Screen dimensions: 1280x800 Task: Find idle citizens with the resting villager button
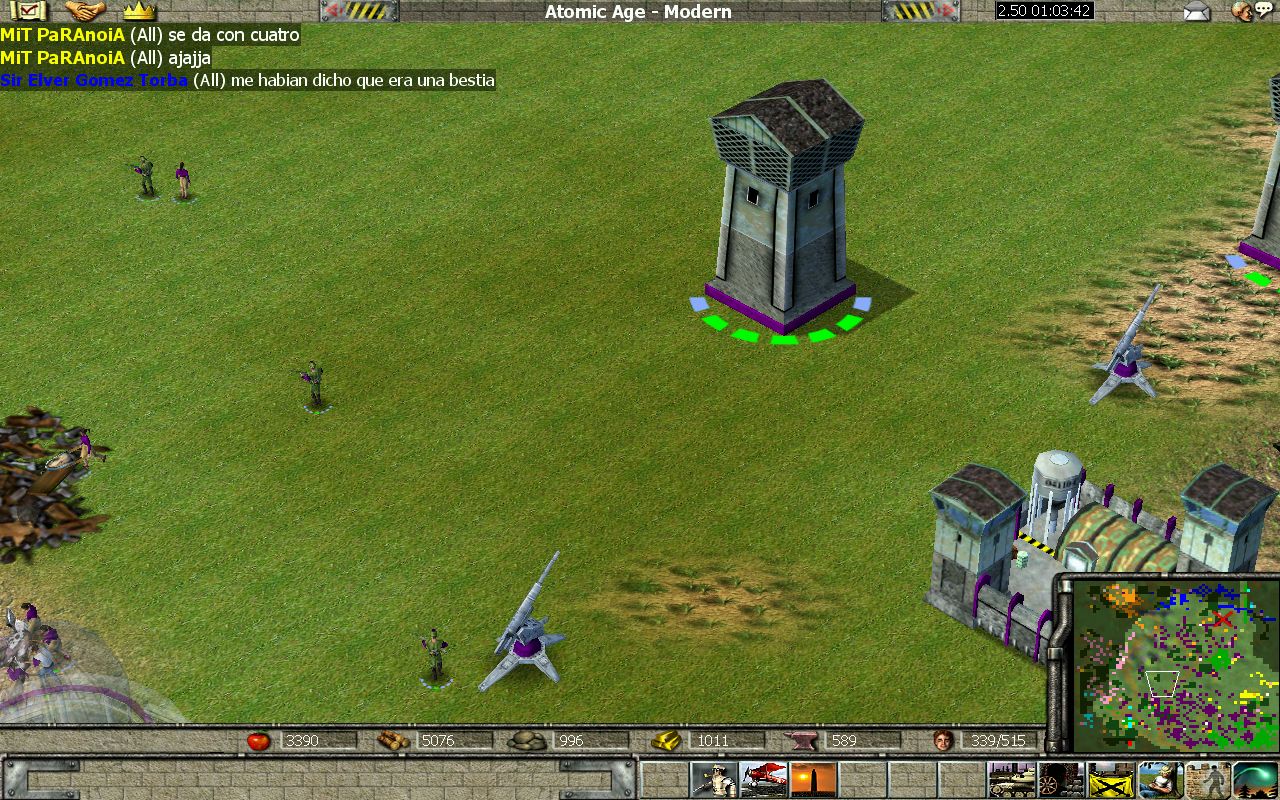pos(1159,779)
